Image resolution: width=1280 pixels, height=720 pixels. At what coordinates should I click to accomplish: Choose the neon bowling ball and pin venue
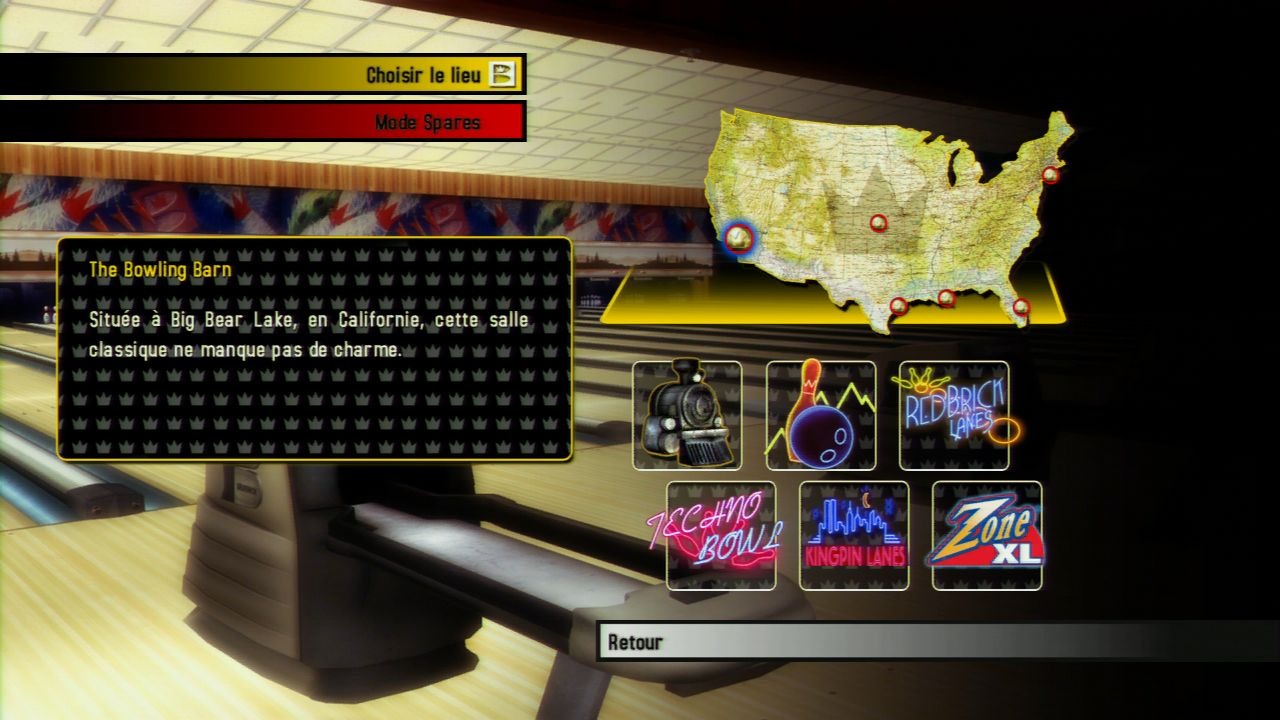point(821,415)
